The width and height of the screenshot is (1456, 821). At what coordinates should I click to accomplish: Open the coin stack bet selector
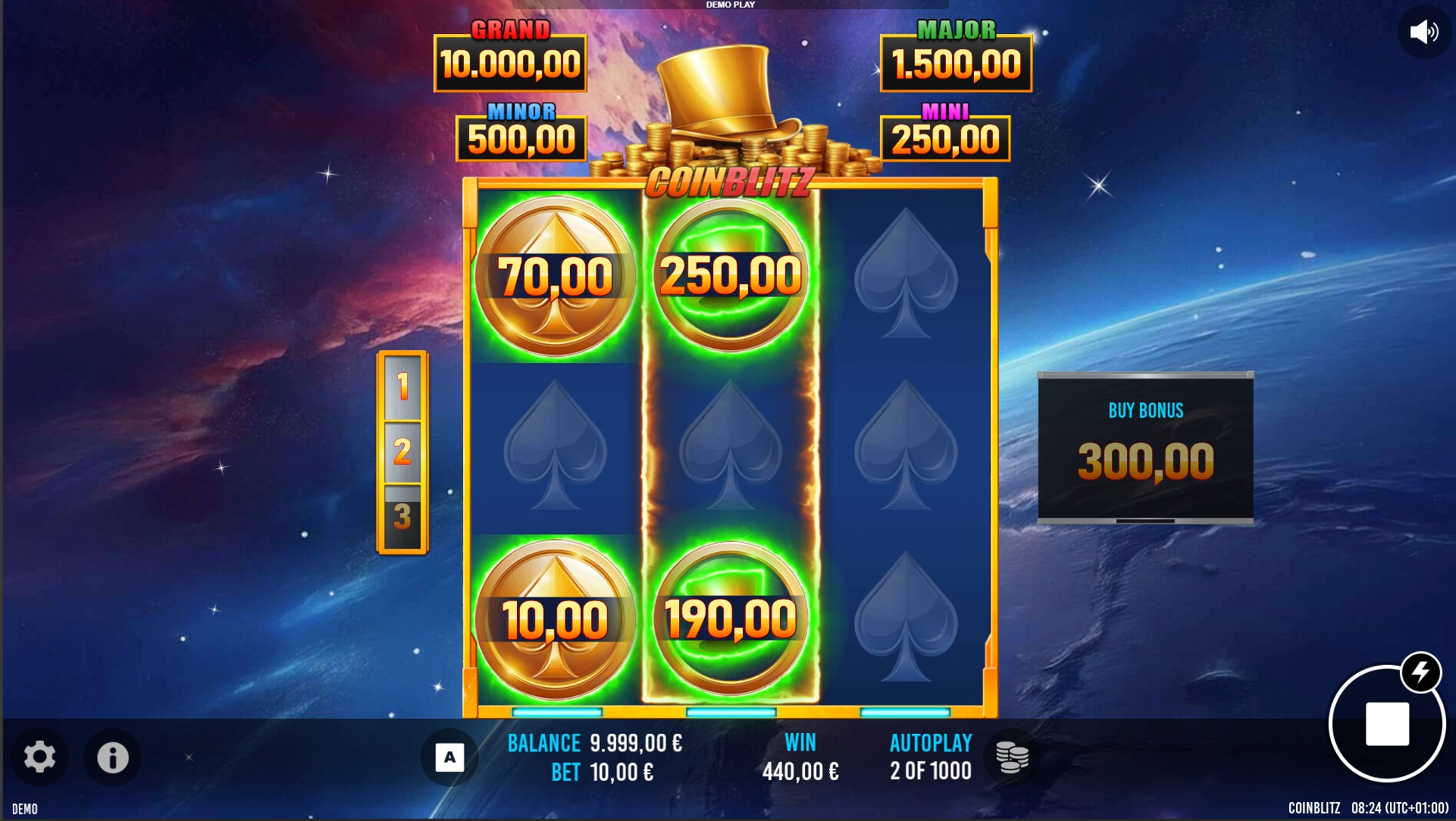[1012, 757]
